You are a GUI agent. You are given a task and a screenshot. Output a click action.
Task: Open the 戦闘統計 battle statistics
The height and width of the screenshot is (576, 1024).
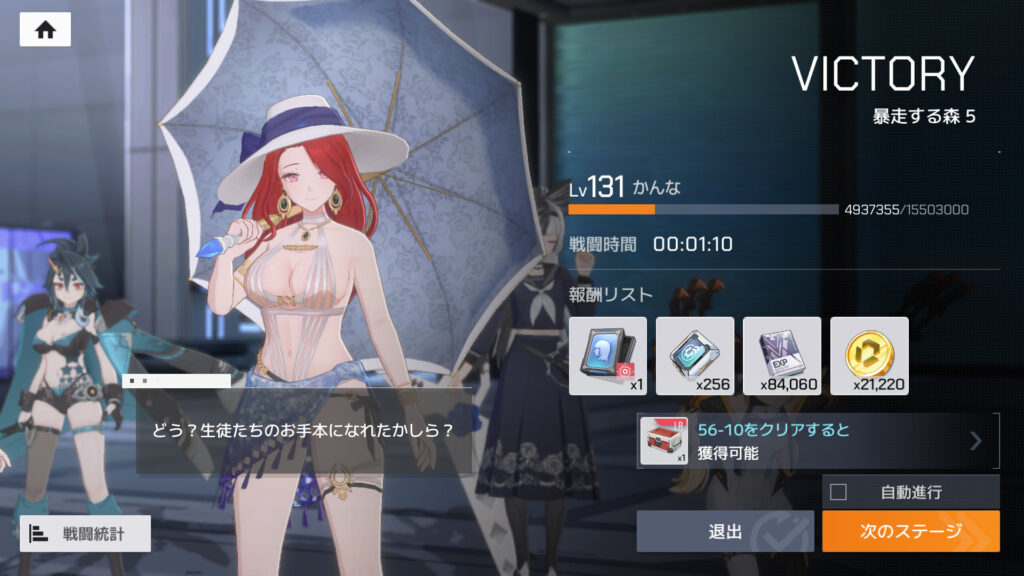85,534
